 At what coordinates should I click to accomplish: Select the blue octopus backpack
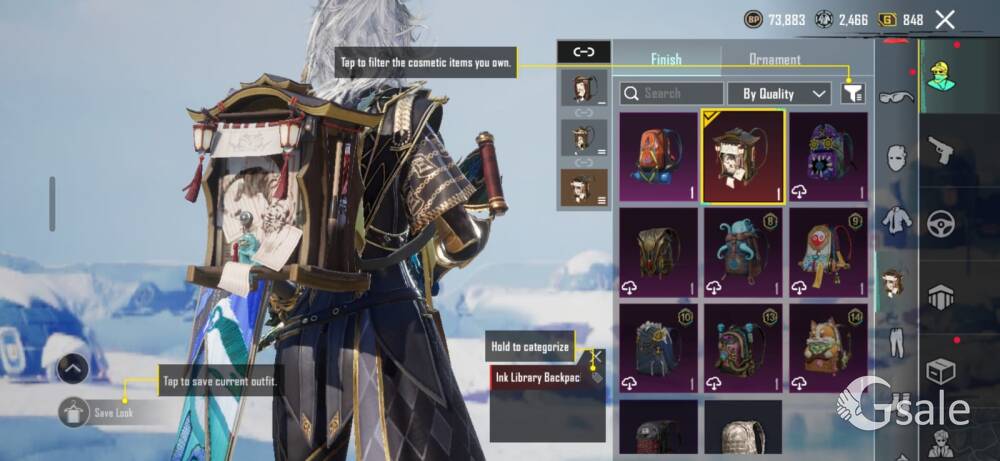point(743,252)
